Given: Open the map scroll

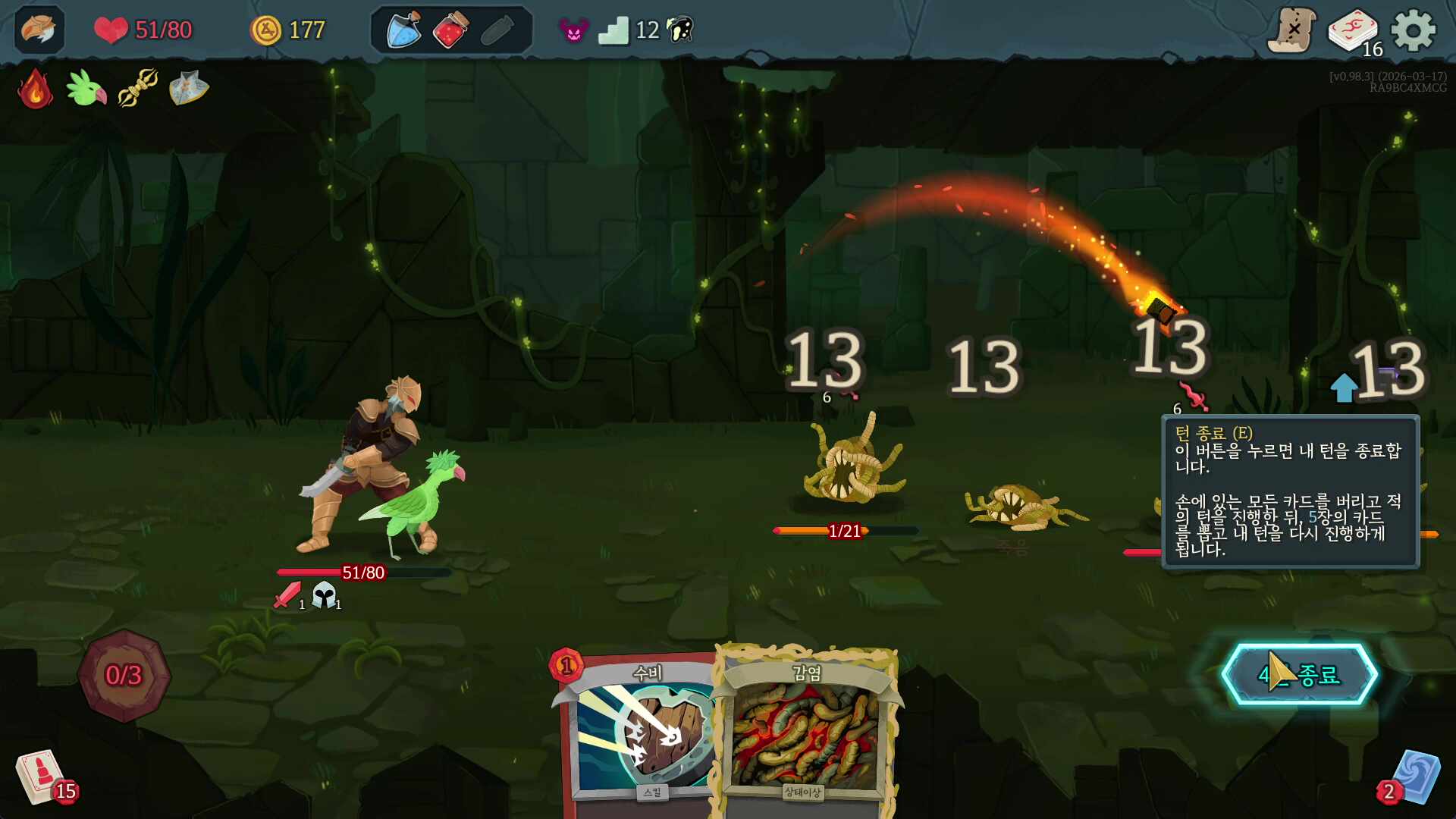Looking at the screenshot, I should tap(1291, 30).
